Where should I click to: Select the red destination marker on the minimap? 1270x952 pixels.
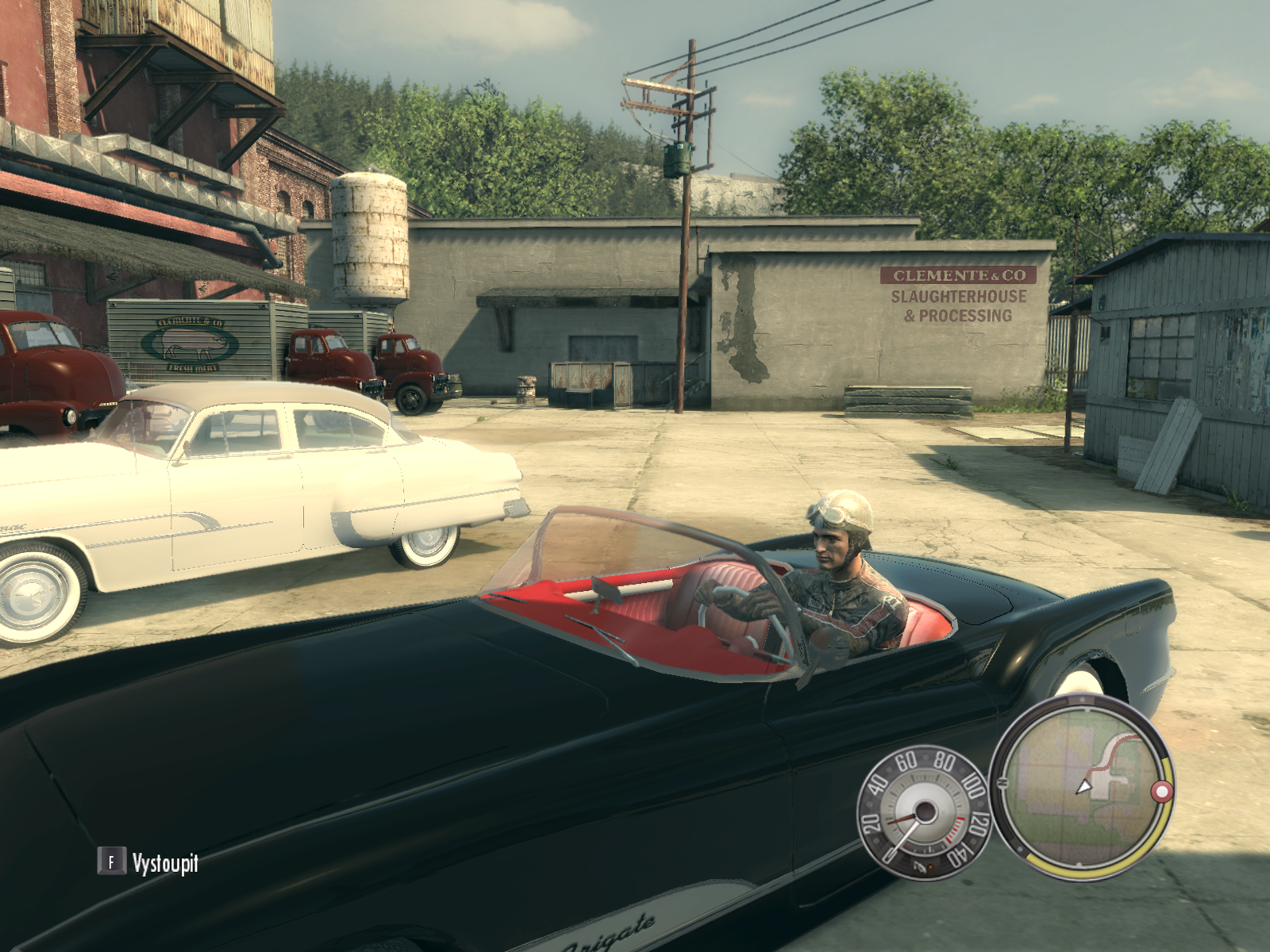coord(1161,792)
